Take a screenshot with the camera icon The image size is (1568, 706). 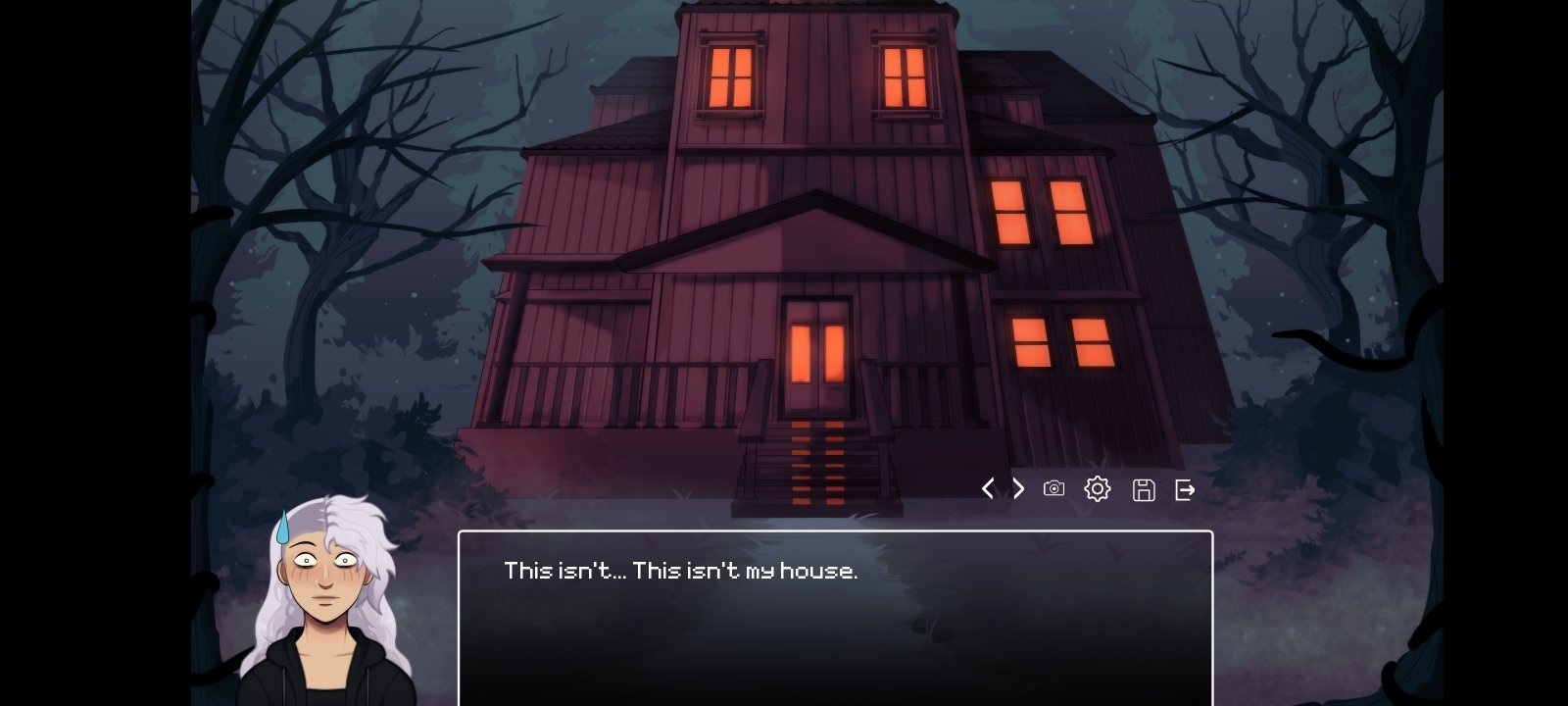pos(1053,488)
